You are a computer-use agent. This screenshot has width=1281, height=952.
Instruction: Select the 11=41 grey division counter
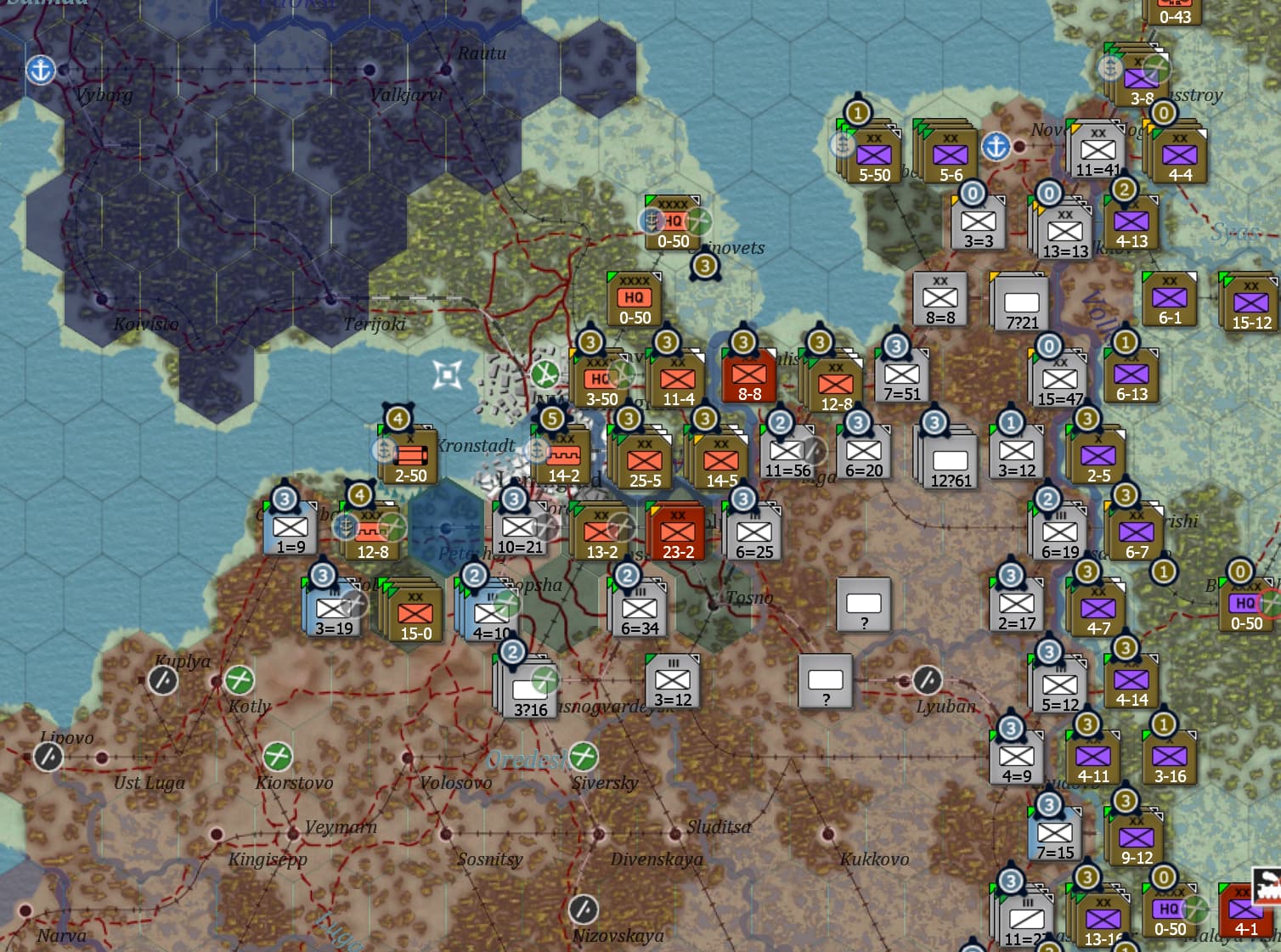tap(1098, 152)
